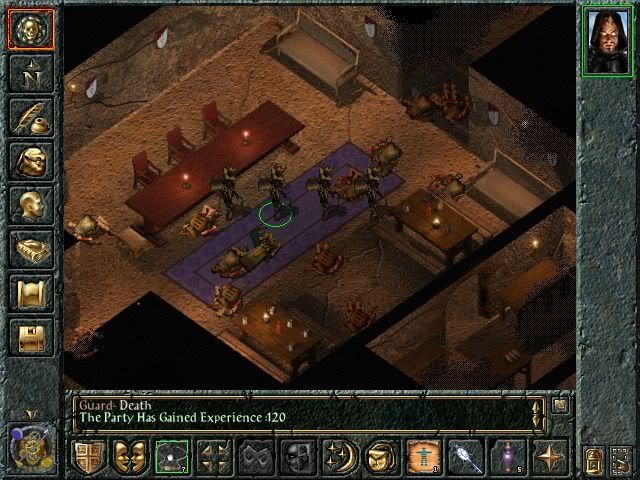Select the highlighted weapon quick slot
Image resolution: width=640 pixels, height=480 pixels.
[171, 456]
